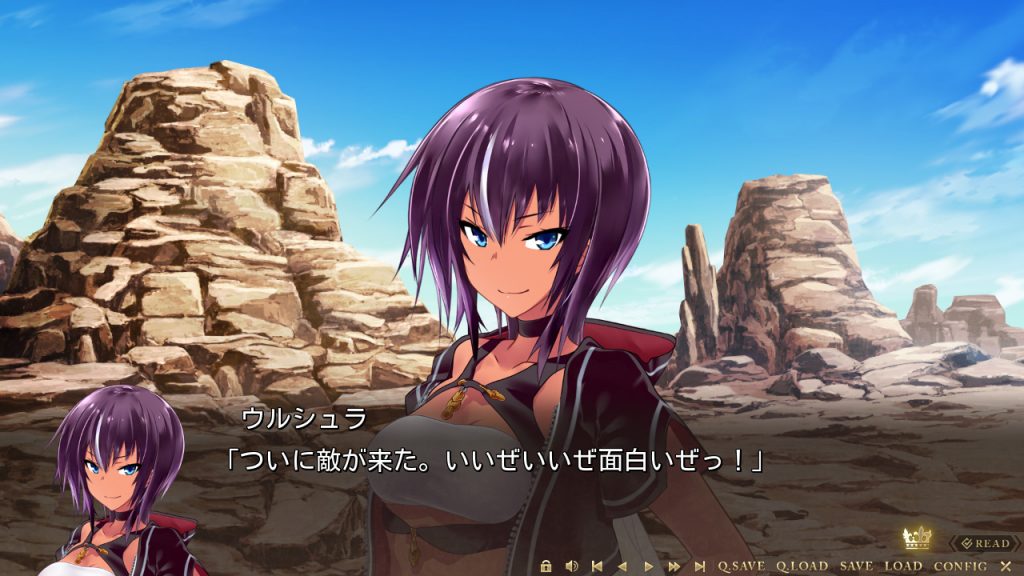Start auto play with the right arrow
This screenshot has height=576, width=1024.
[x=648, y=566]
